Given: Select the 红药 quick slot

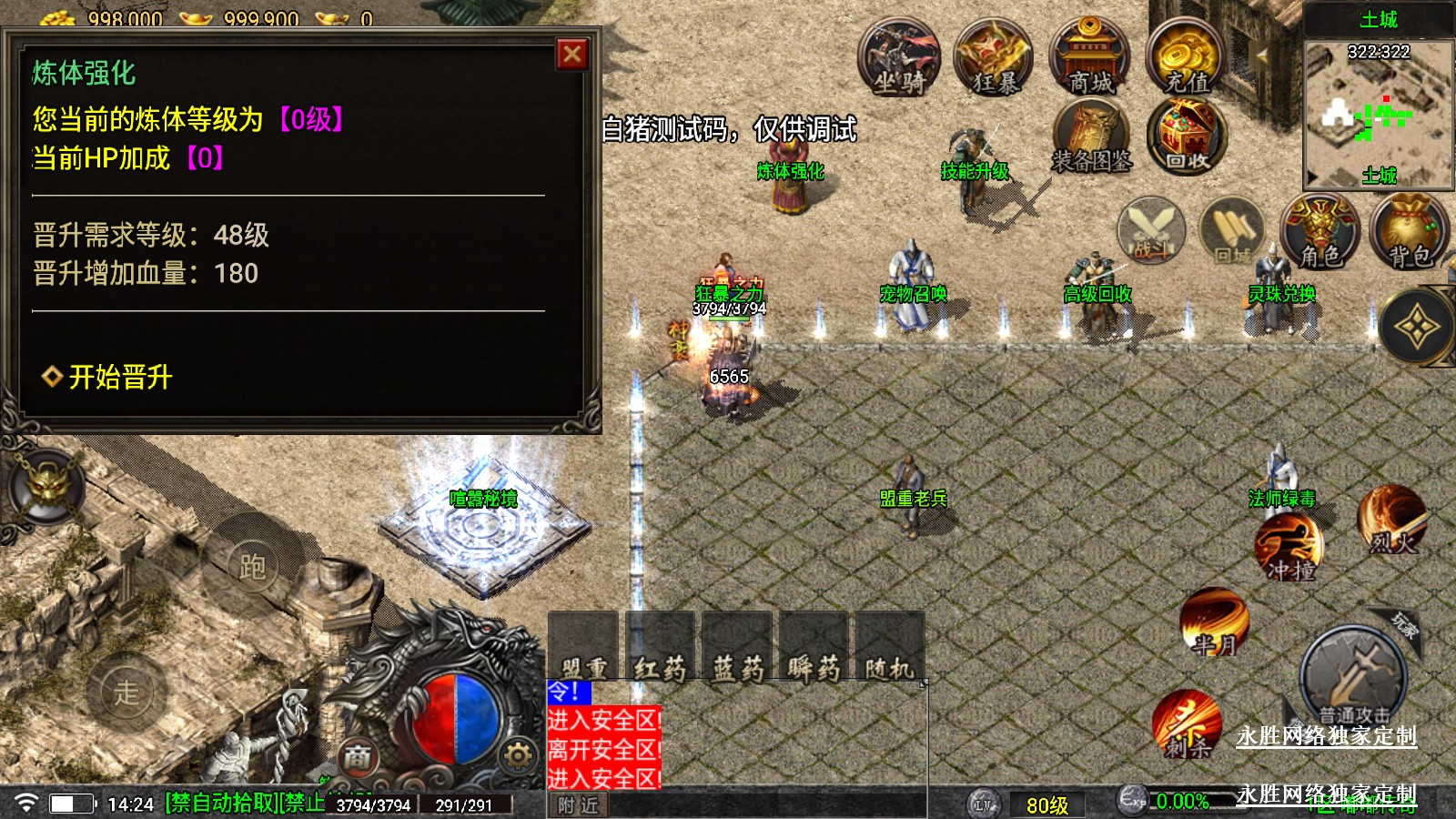Looking at the screenshot, I should pos(660,648).
